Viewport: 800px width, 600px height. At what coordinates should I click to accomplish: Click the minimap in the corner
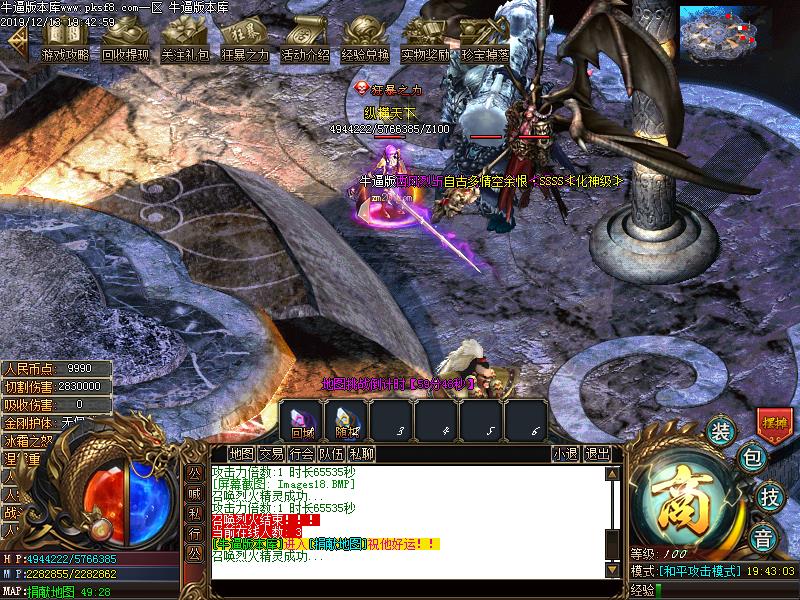[737, 36]
